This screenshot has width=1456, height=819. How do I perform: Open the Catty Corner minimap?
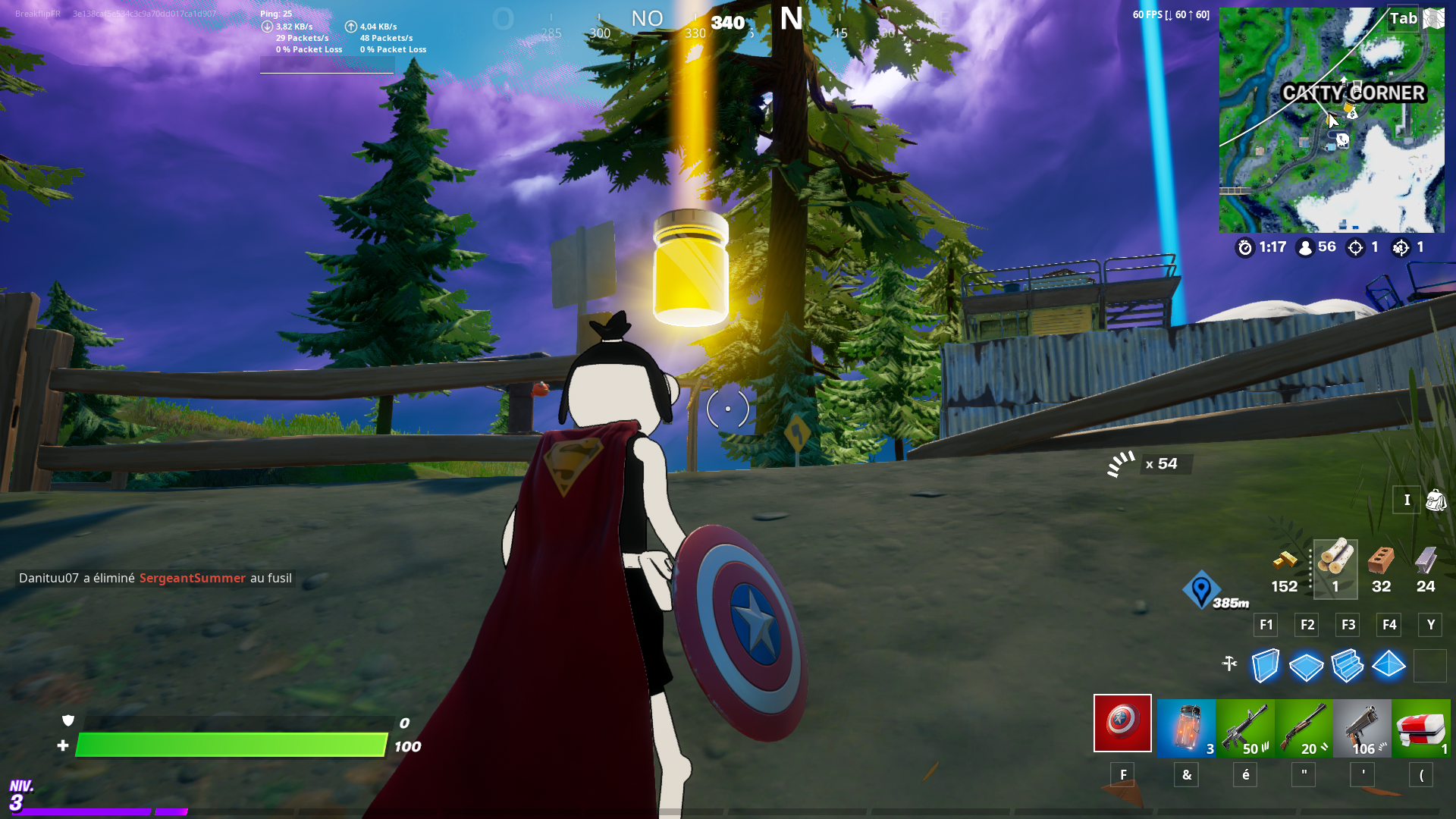[1331, 120]
